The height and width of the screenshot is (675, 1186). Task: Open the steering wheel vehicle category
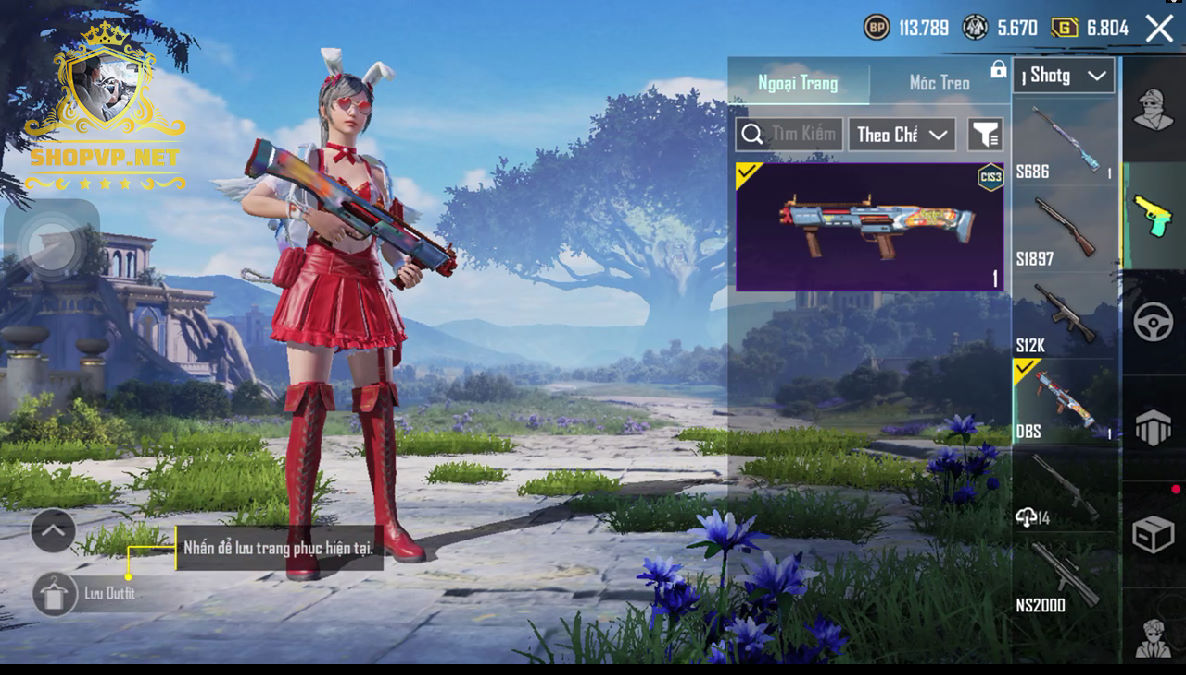1153,322
